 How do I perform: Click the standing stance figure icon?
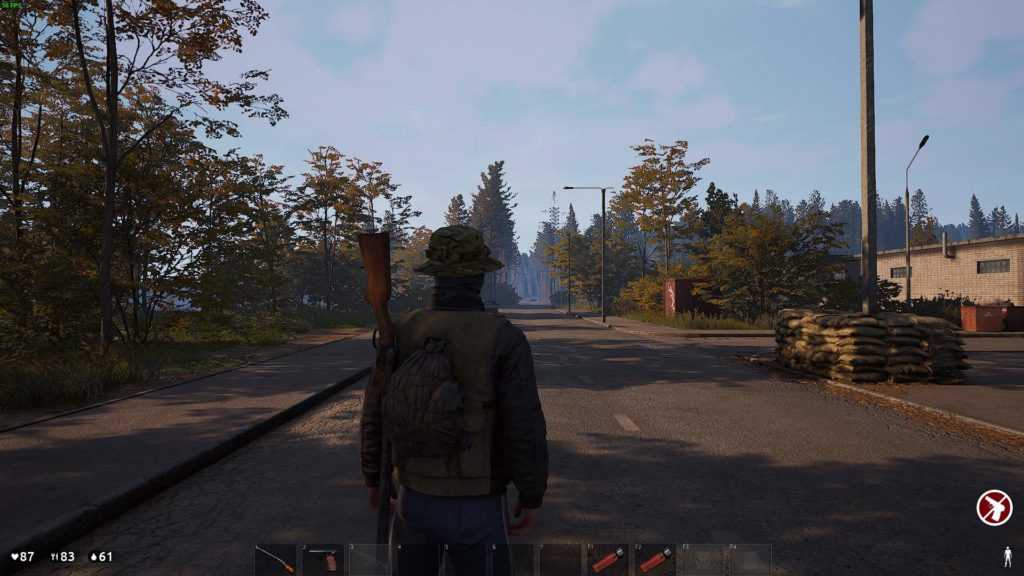(x=1007, y=556)
